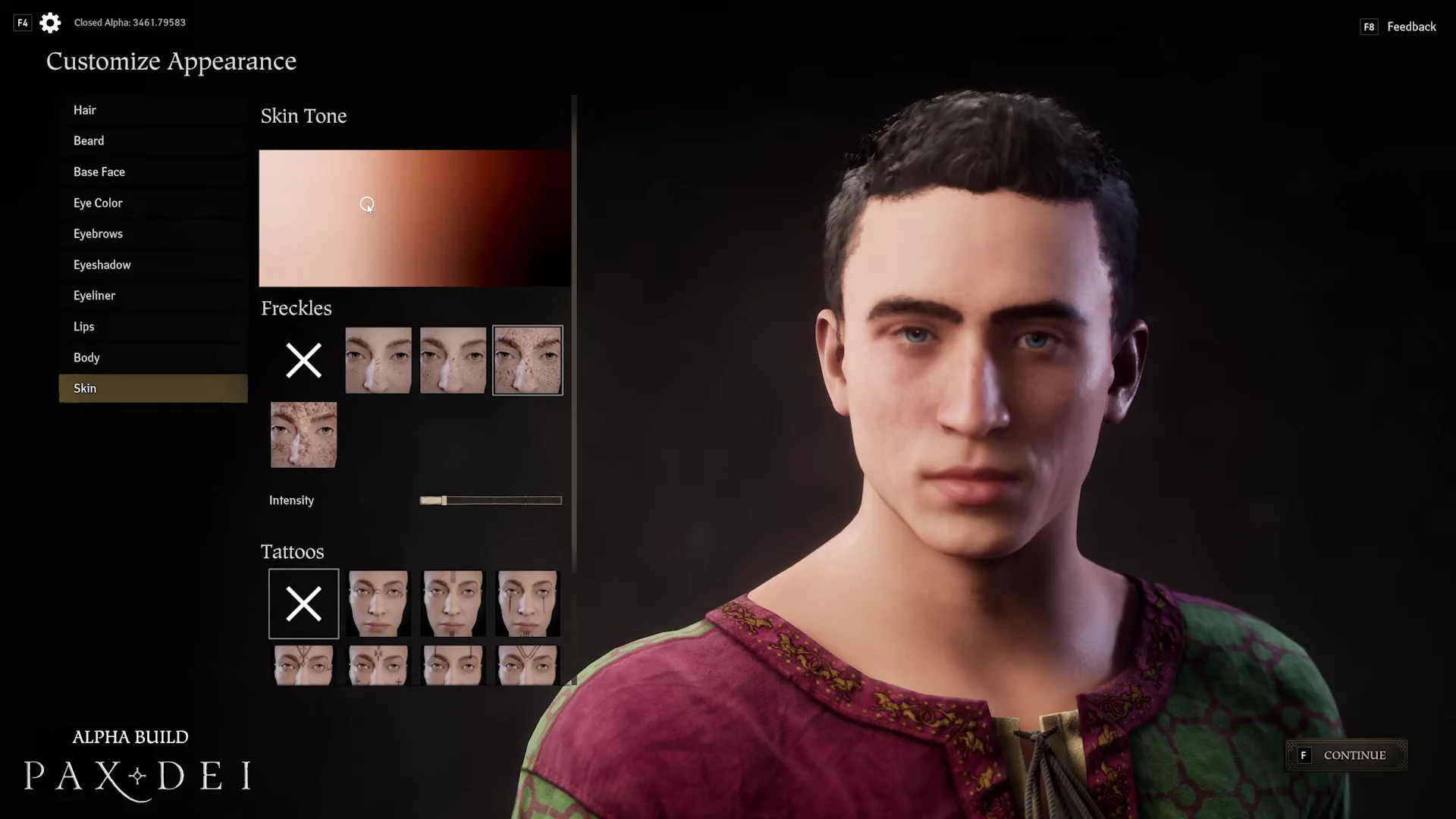Switch to the Eyeliner category
The height and width of the screenshot is (819, 1456).
point(95,296)
